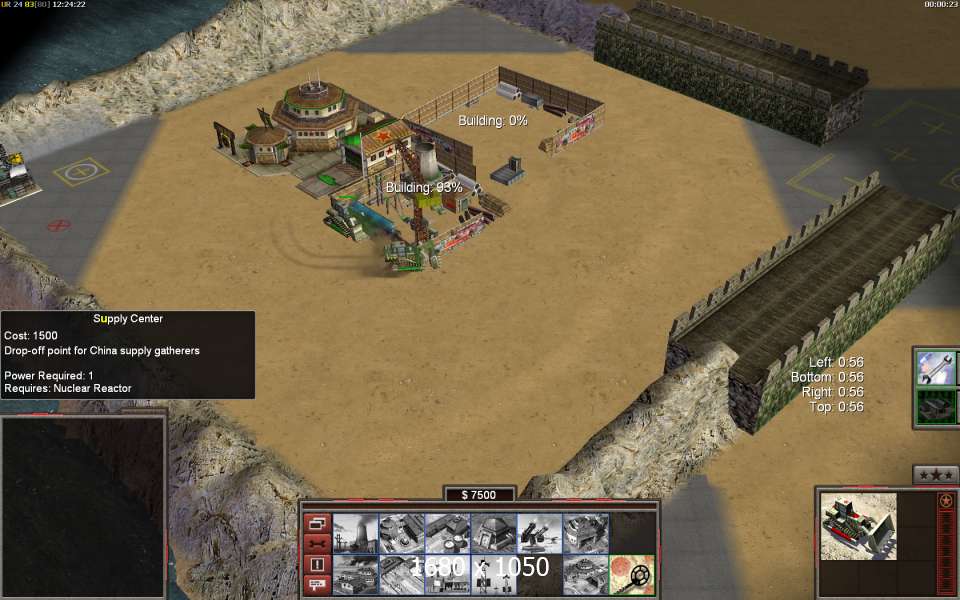960x600 pixels.
Task: Click the overlapping windows button
Action: coord(317,523)
